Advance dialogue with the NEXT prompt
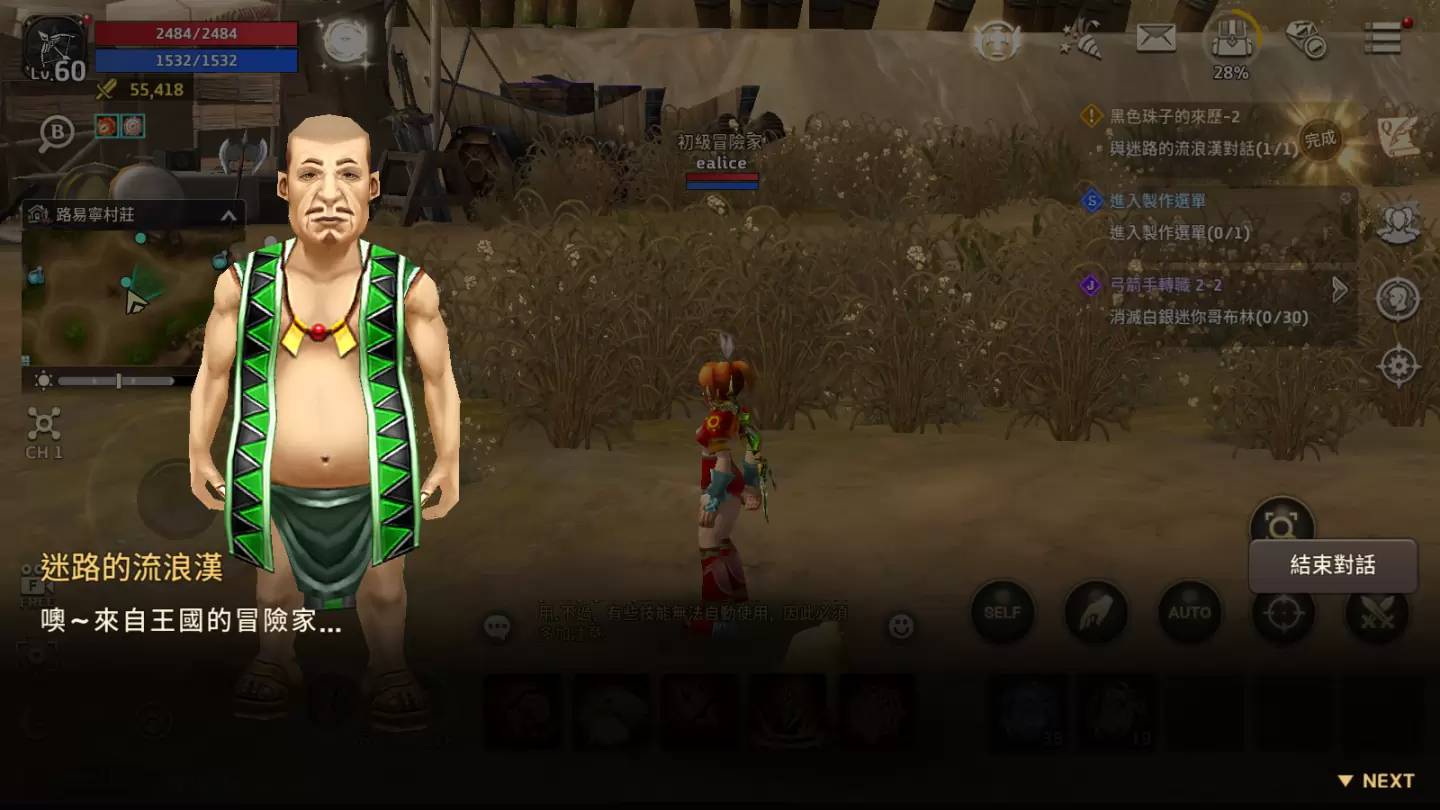The image size is (1440, 810). [x=1376, y=781]
